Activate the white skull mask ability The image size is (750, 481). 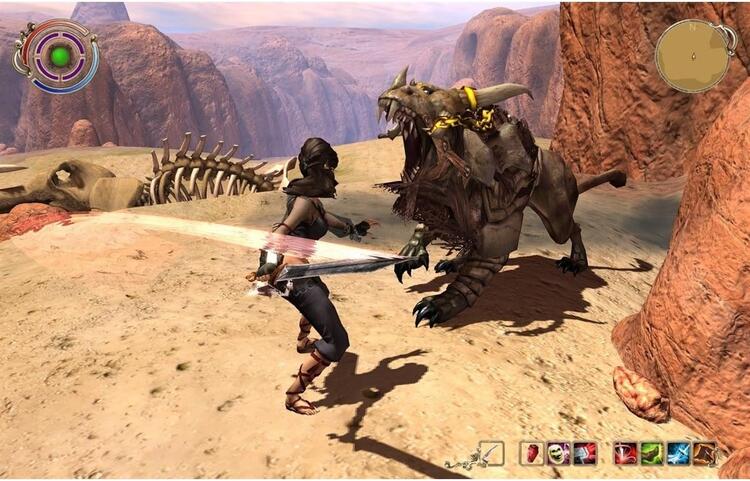tap(558, 453)
